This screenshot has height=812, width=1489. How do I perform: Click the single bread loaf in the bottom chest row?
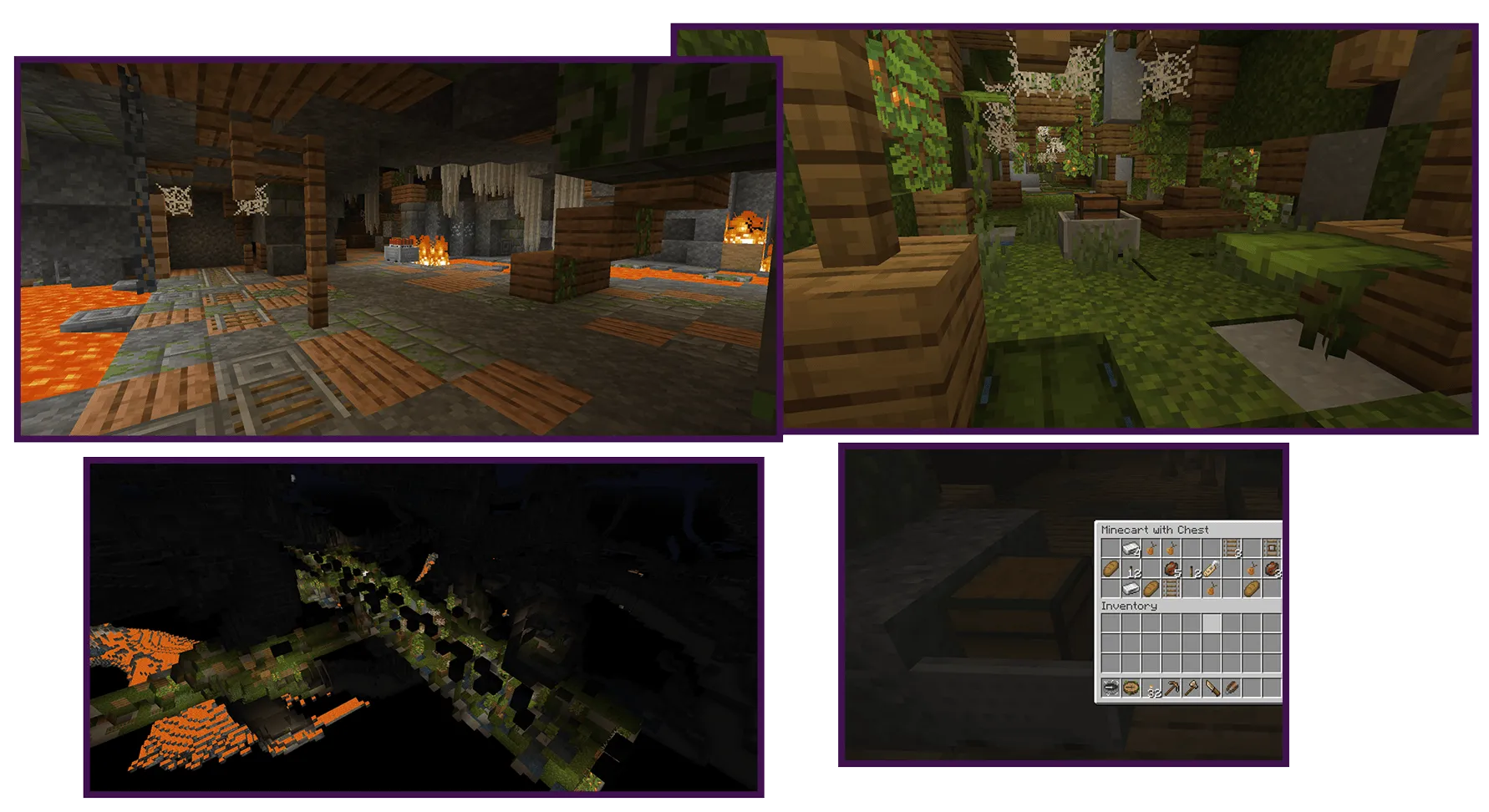pyautogui.click(x=1151, y=589)
